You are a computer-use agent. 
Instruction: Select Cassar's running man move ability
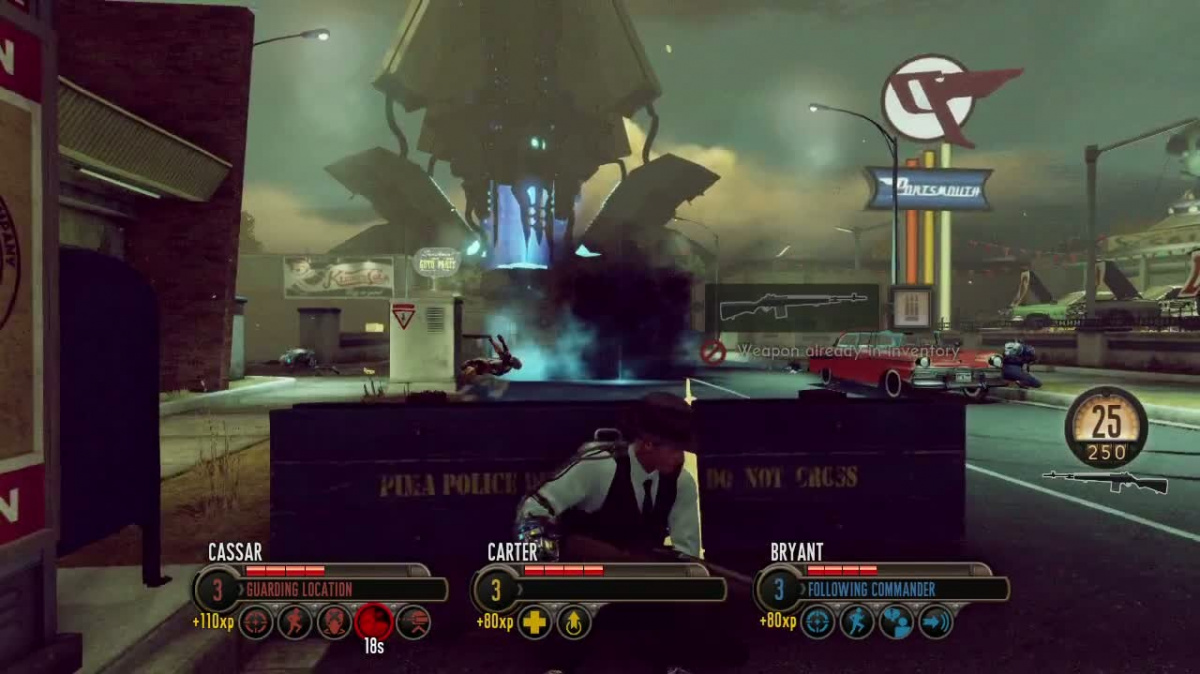[x=294, y=621]
